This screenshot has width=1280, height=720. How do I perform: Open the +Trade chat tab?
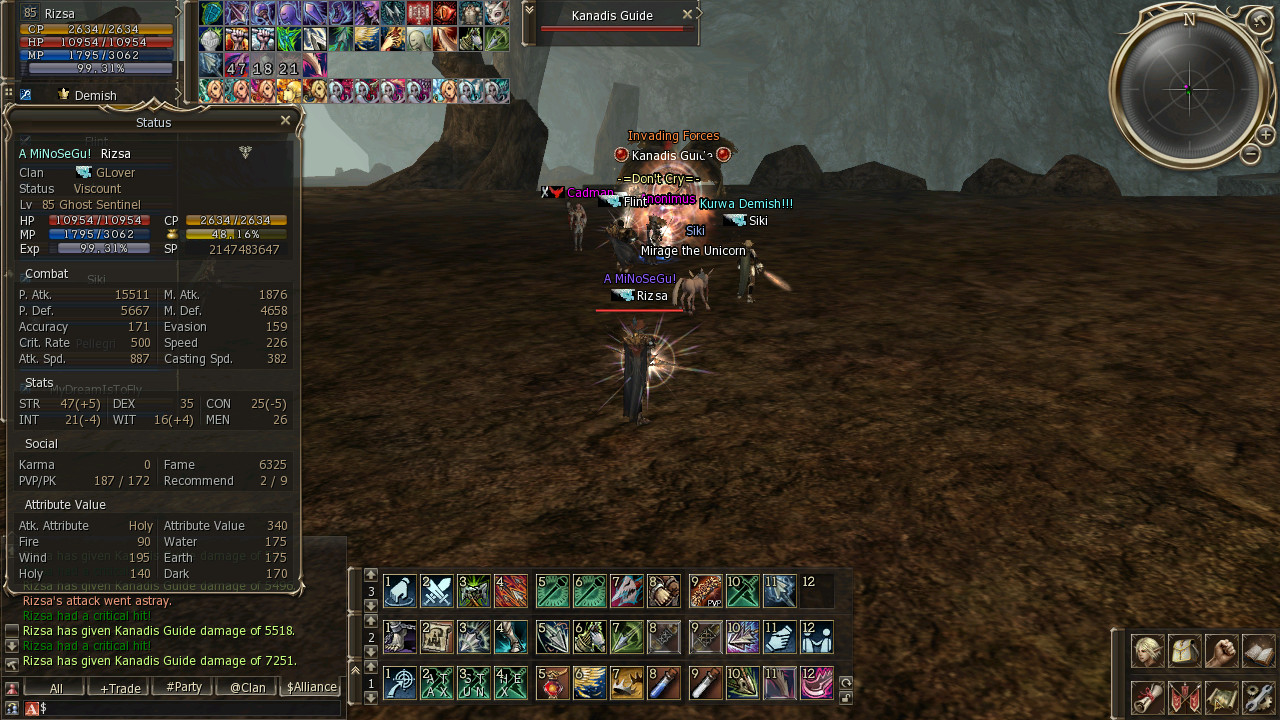(x=120, y=688)
